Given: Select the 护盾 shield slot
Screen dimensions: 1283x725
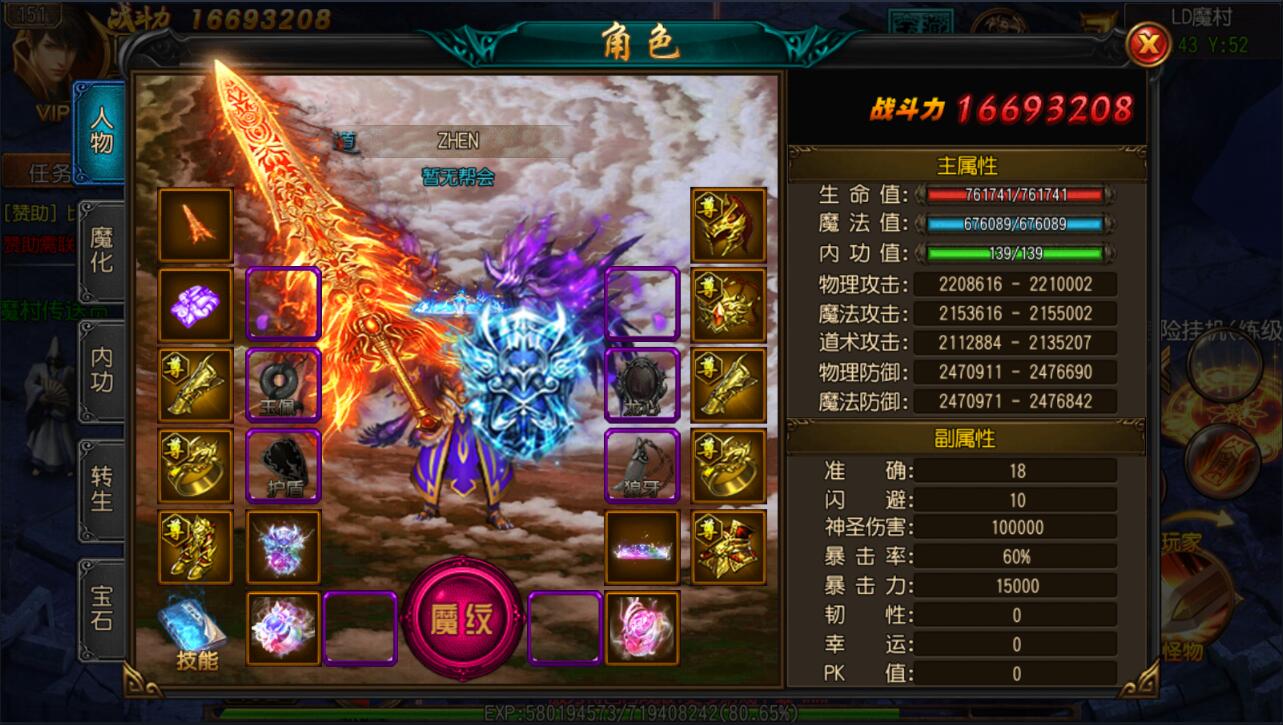Looking at the screenshot, I should coord(284,467).
